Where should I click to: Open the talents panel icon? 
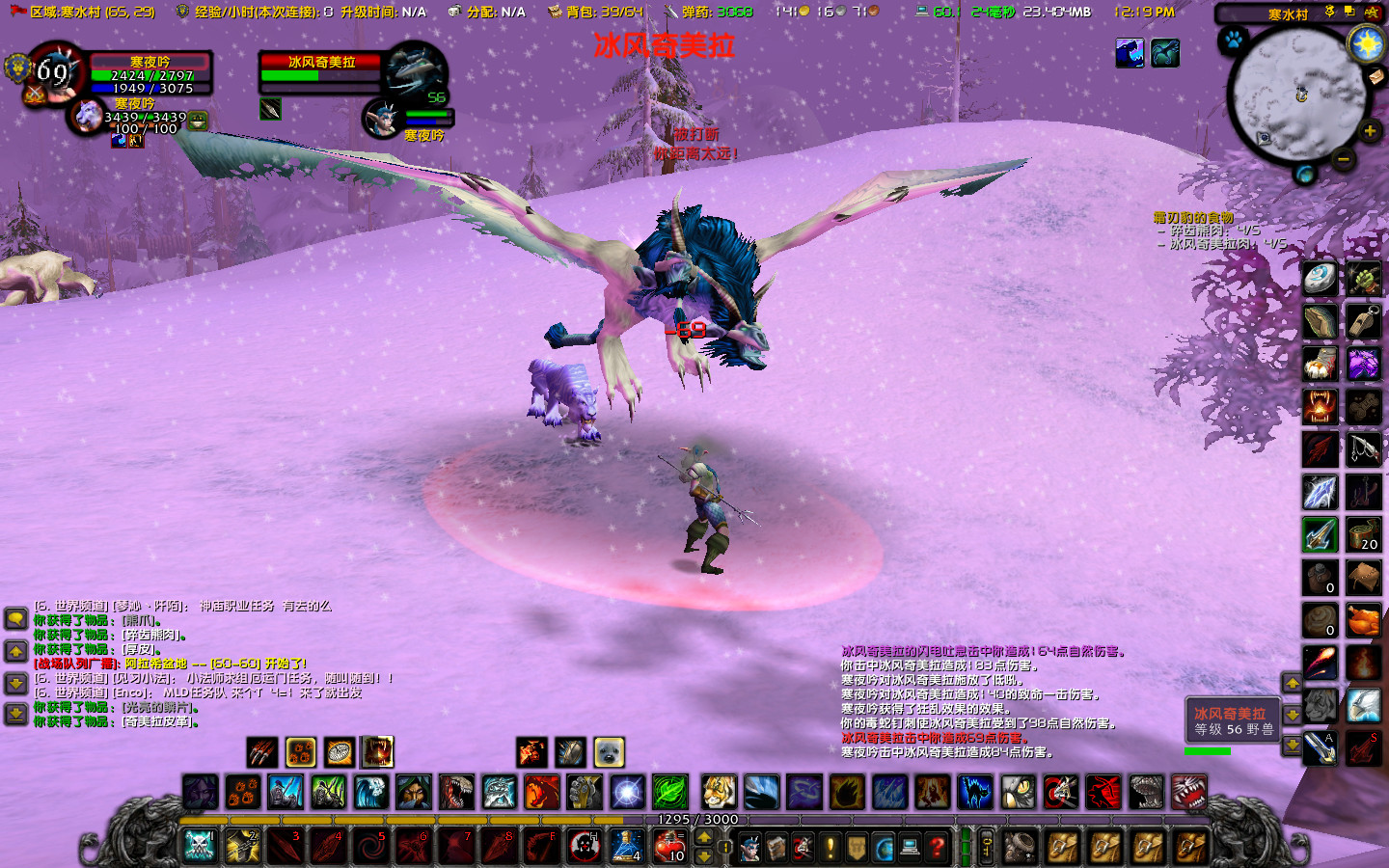(x=804, y=849)
